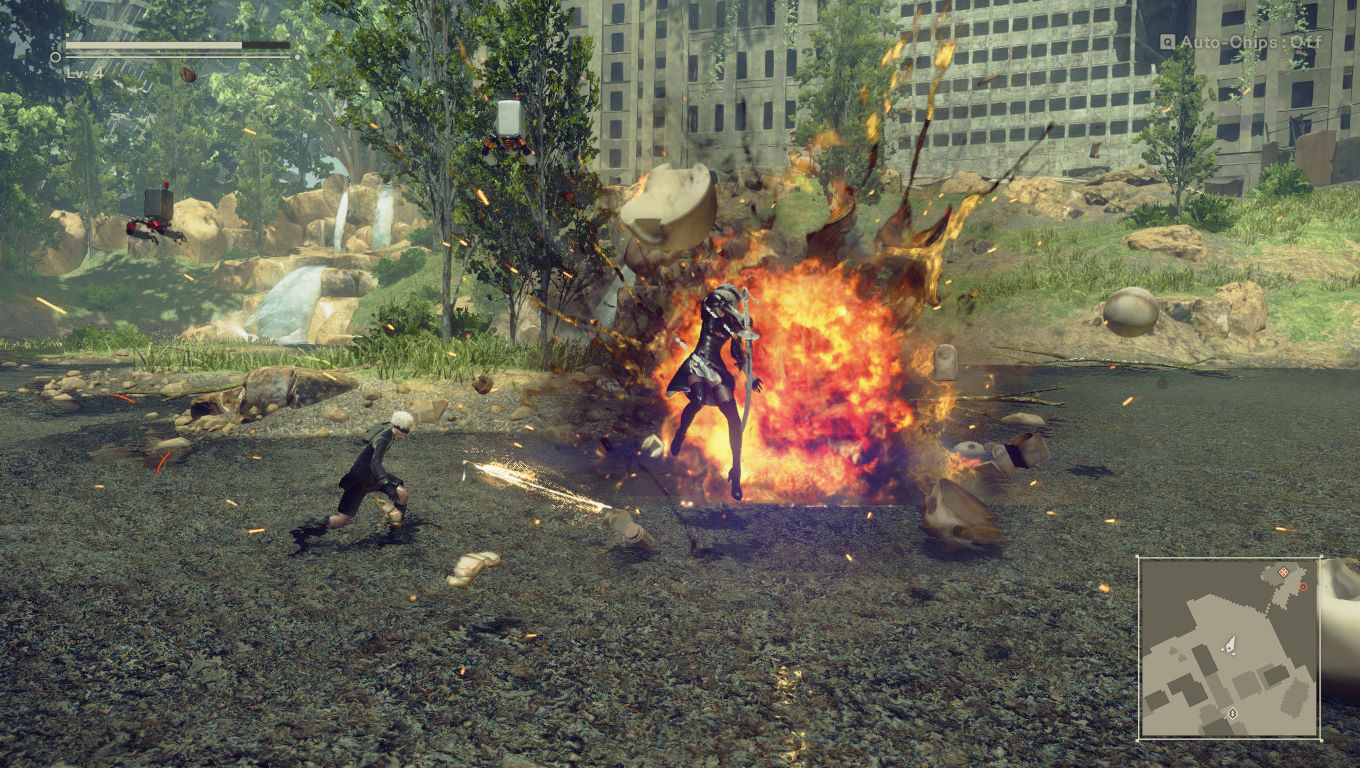
Task: Select the white player arrow on the minimap
Action: [x=1230, y=645]
